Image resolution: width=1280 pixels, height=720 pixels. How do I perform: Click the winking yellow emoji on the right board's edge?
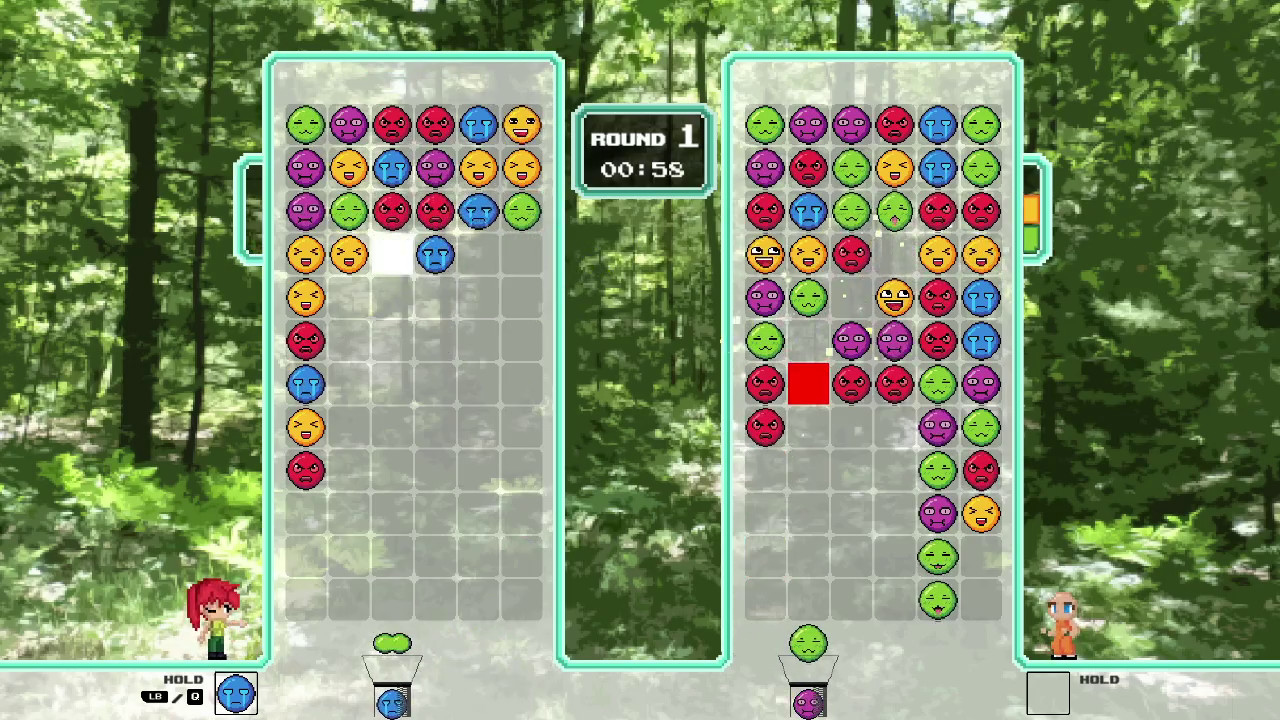(981, 512)
